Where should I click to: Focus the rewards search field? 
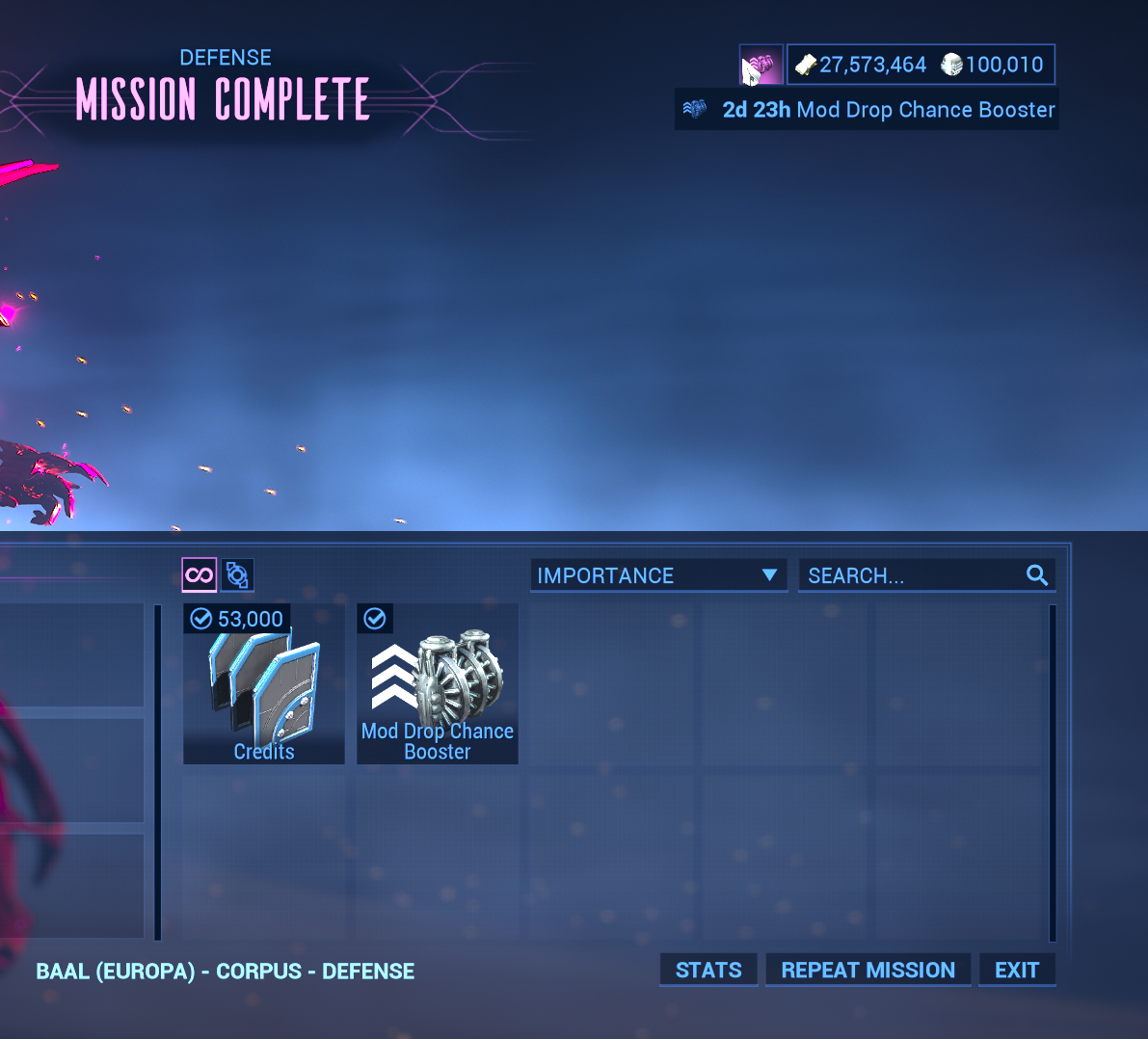(x=916, y=575)
